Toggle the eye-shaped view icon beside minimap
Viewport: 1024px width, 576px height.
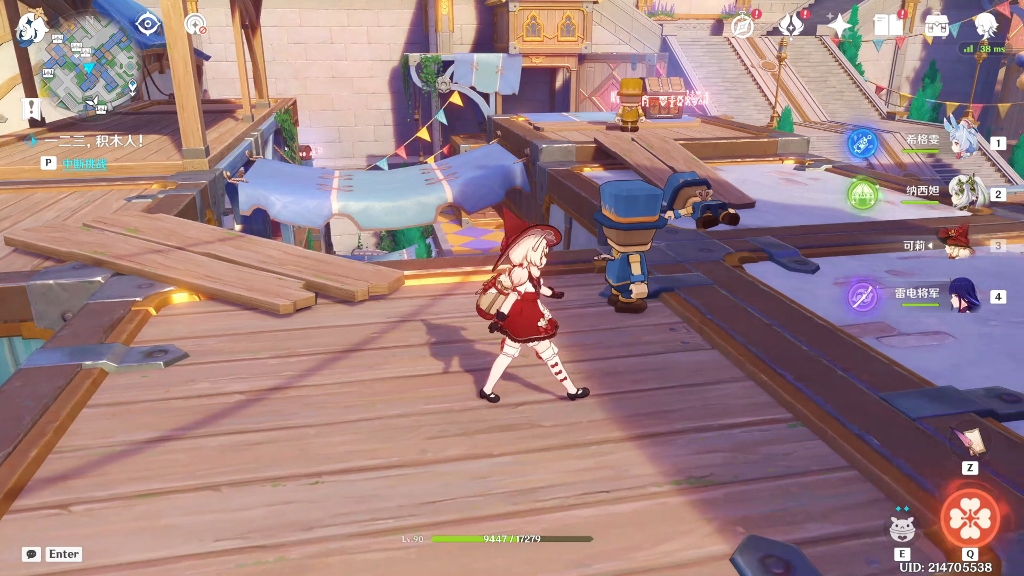pos(148,24)
